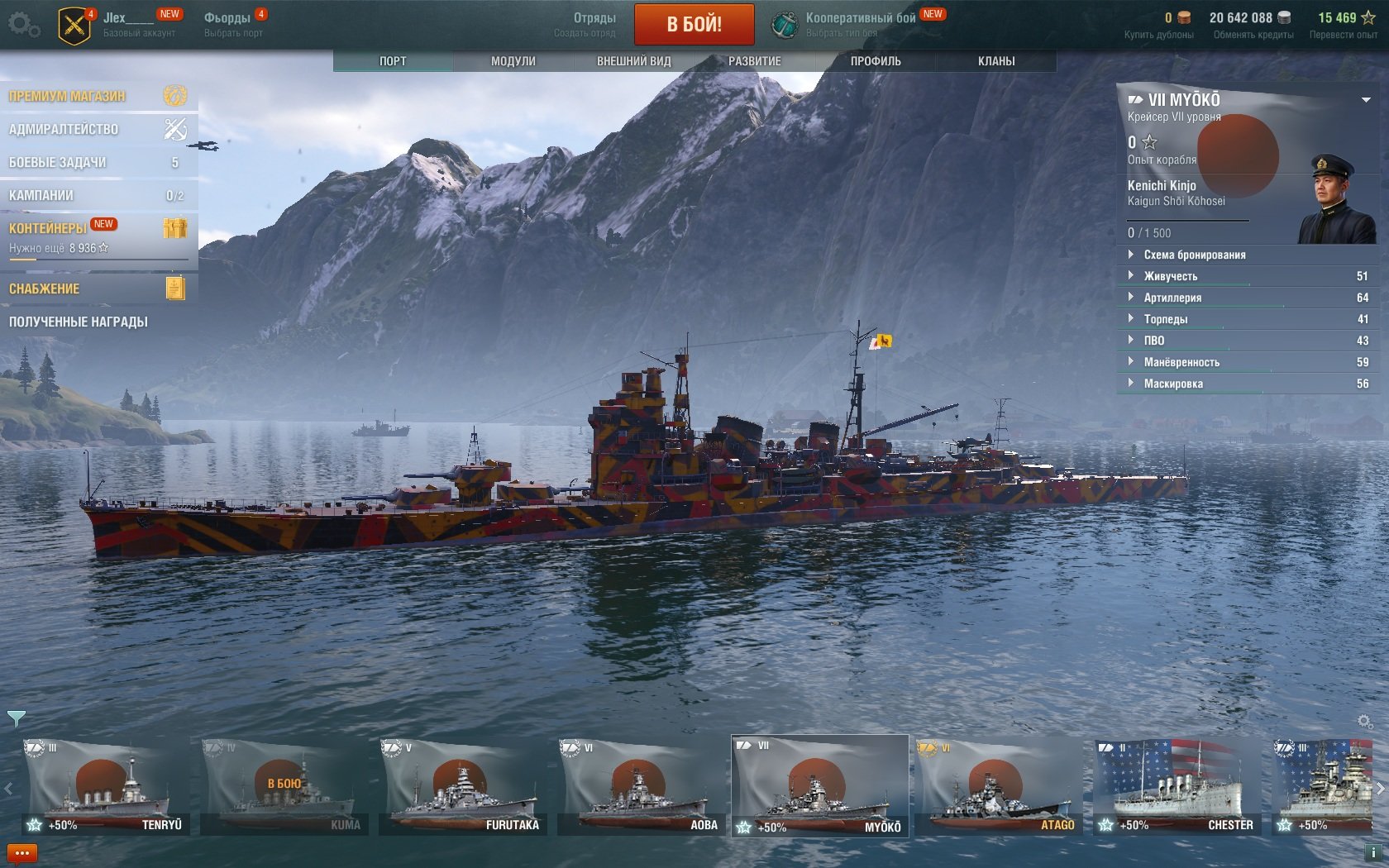Show the ПРОФИЛЬ tab
Image resolution: width=1389 pixels, height=868 pixels.
876,61
